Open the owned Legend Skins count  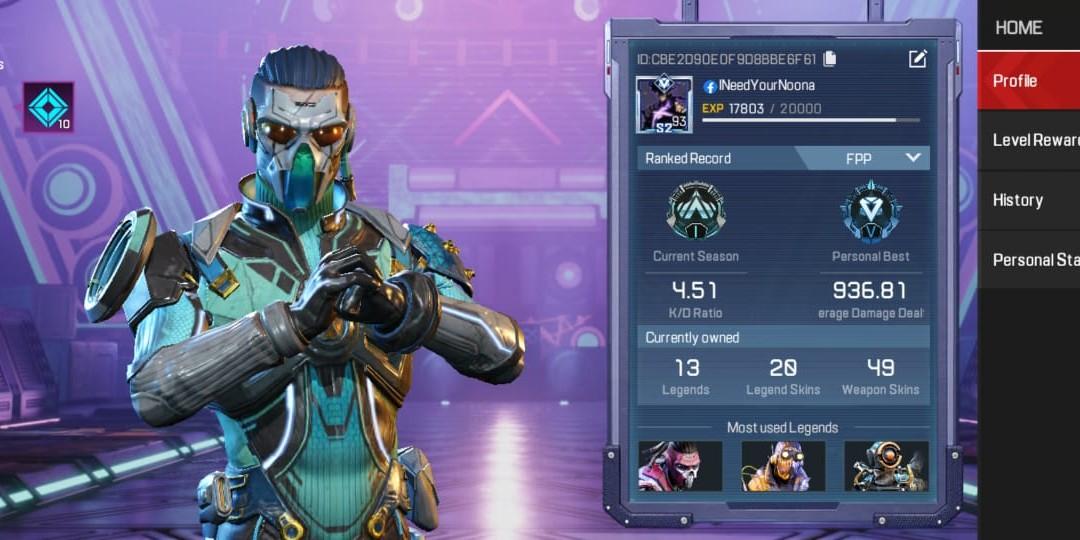coord(783,377)
